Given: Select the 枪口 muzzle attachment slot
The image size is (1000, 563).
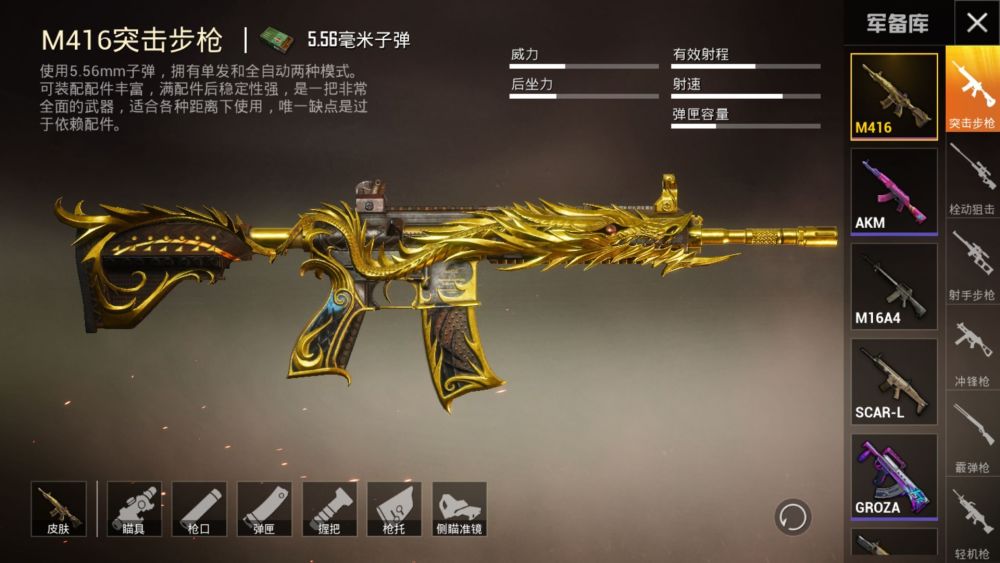Looking at the screenshot, I should pos(199,508).
